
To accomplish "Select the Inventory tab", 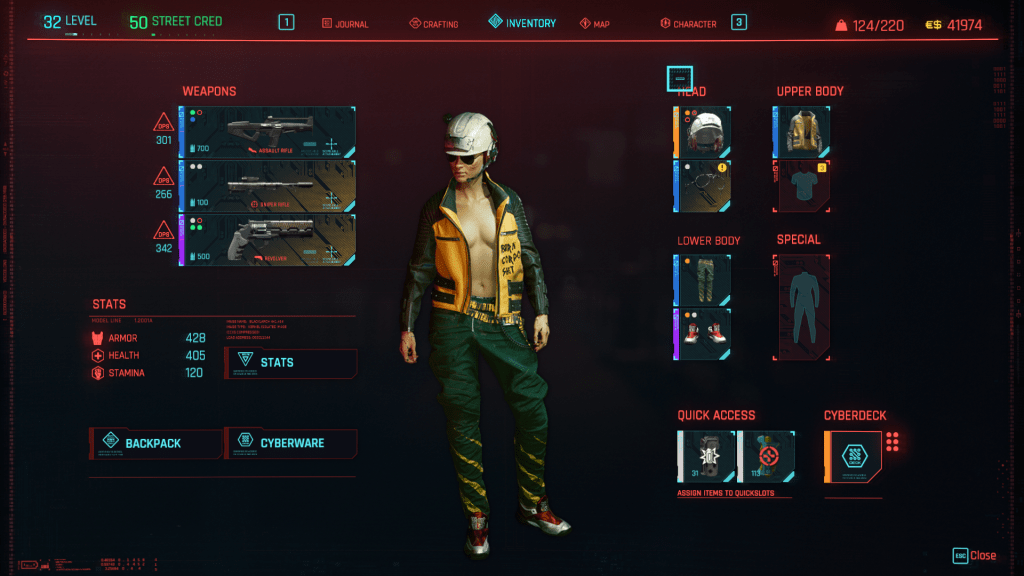I will (x=522, y=22).
